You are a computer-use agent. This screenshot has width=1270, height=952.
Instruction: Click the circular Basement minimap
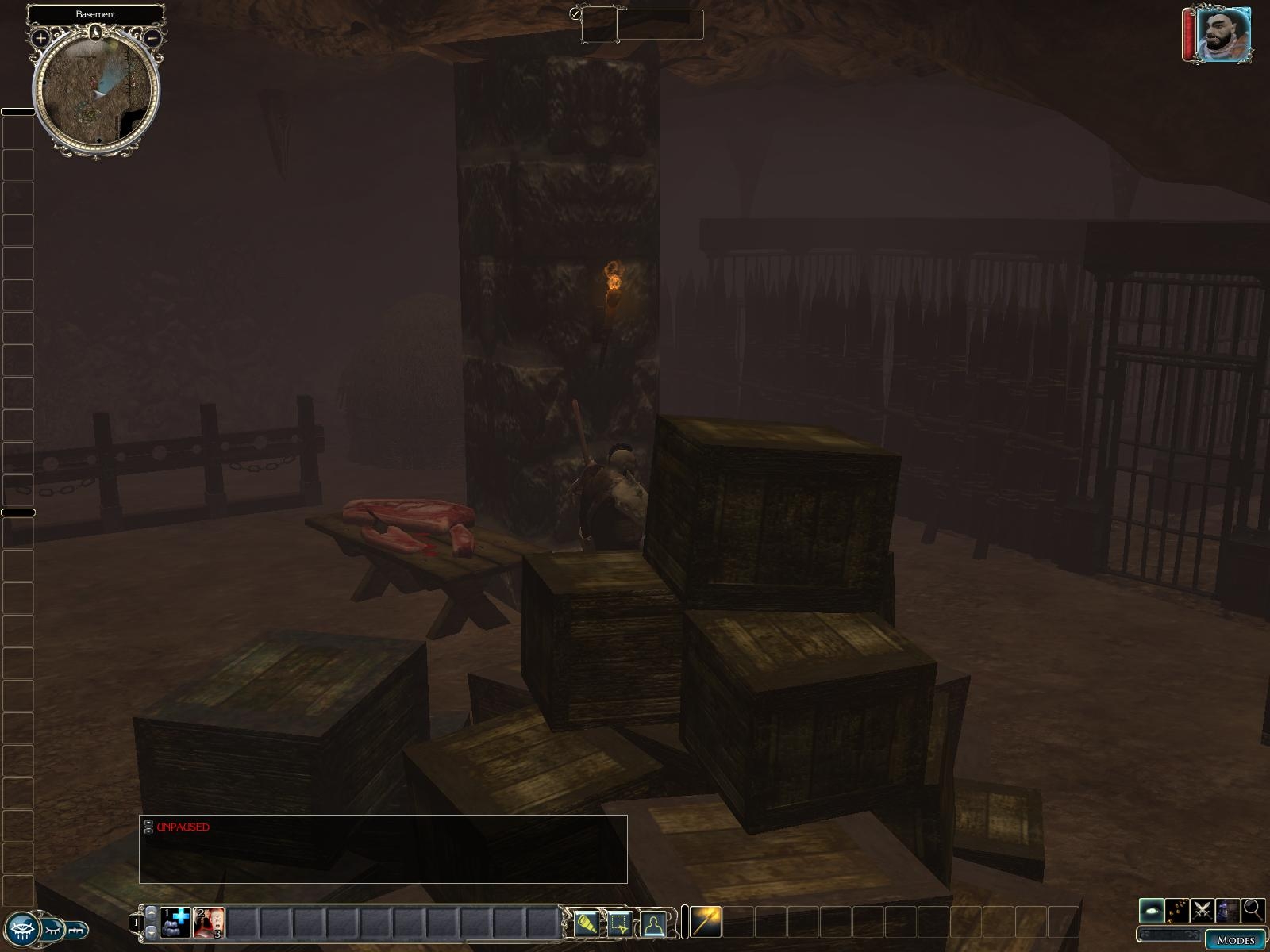(96, 91)
